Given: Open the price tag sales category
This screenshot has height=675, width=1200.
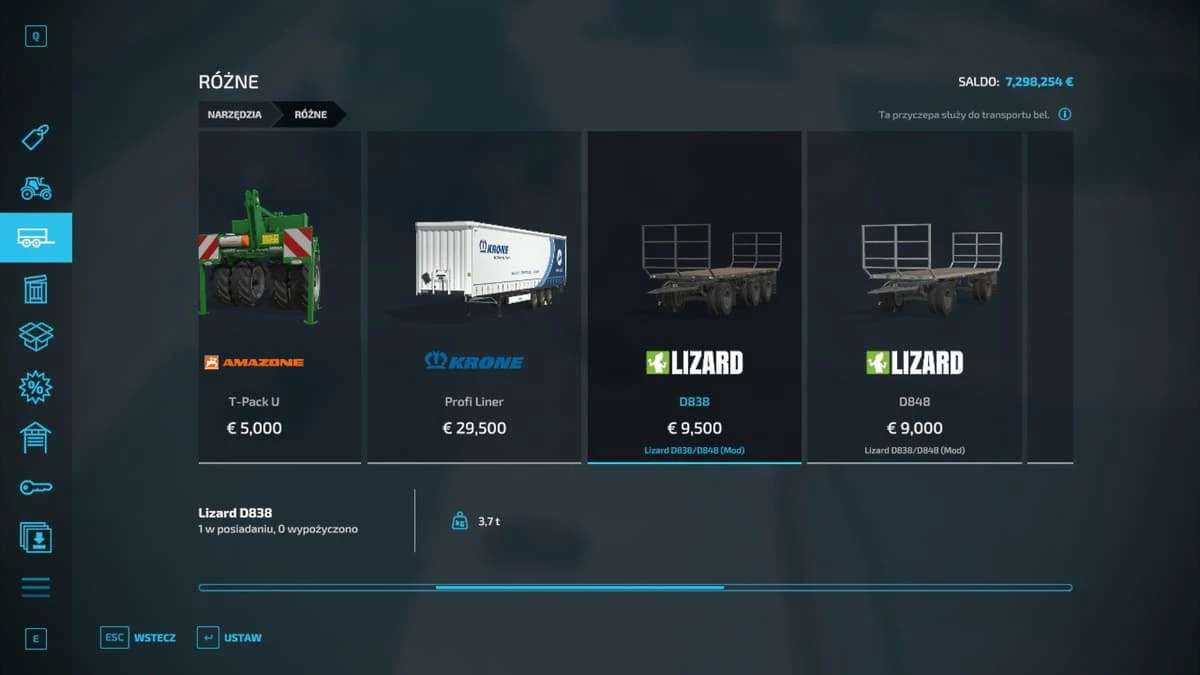Looking at the screenshot, I should click(x=36, y=137).
